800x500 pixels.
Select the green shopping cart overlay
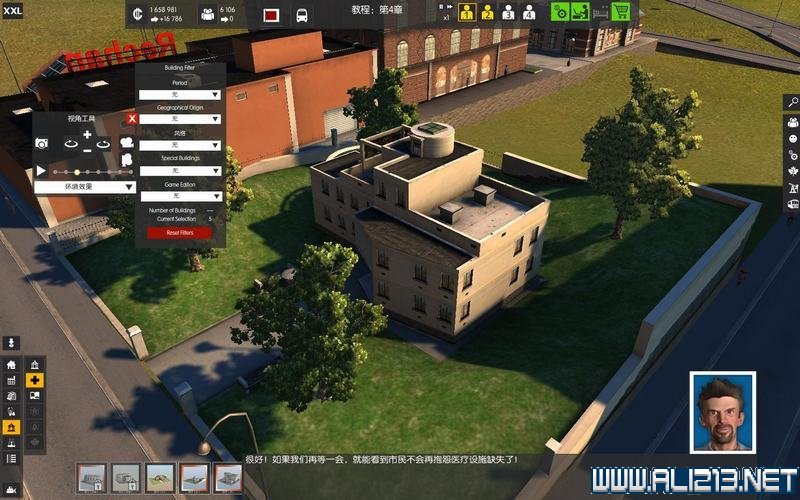click(621, 13)
